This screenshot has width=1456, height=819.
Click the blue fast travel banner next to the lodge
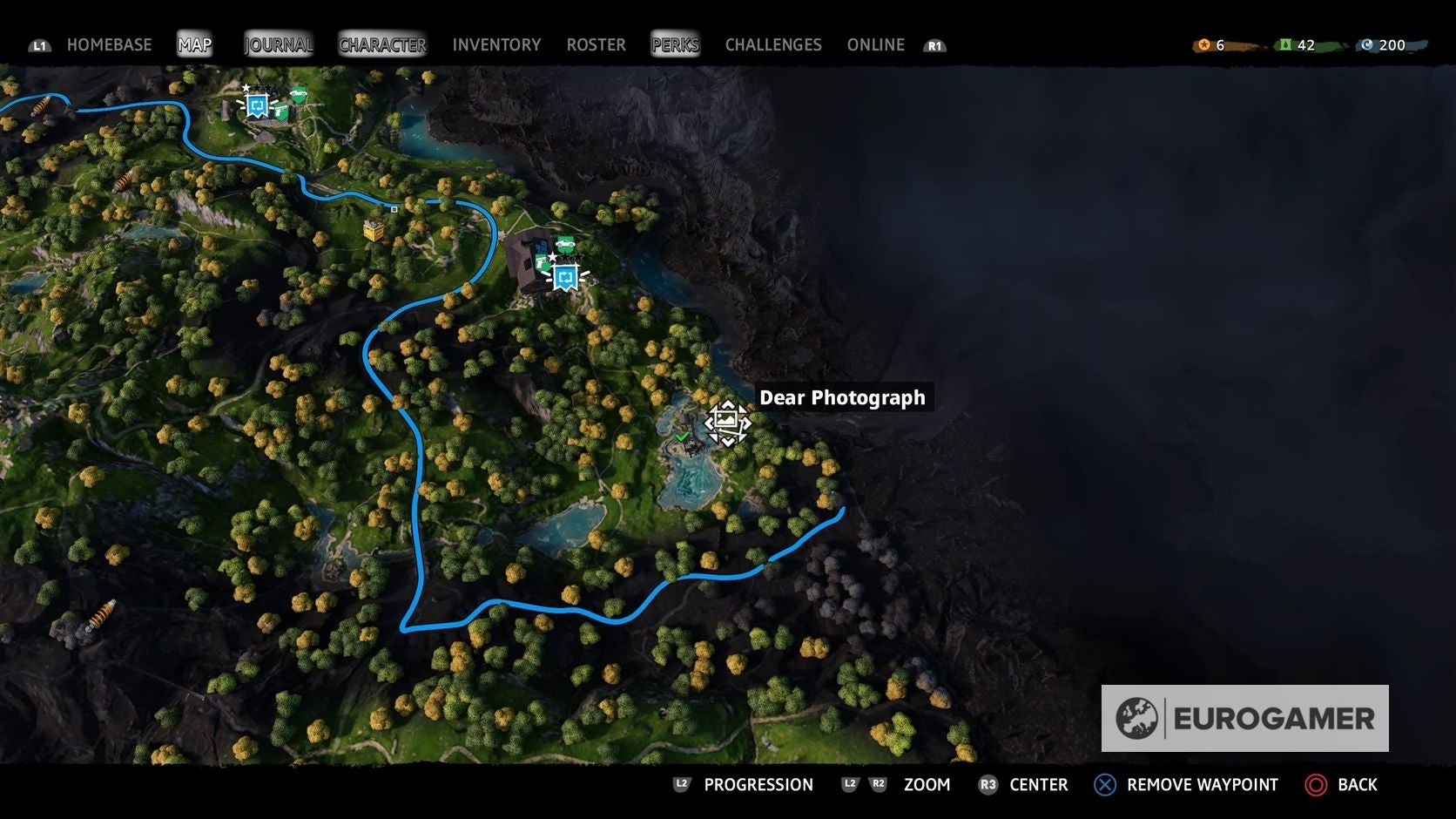coord(566,277)
